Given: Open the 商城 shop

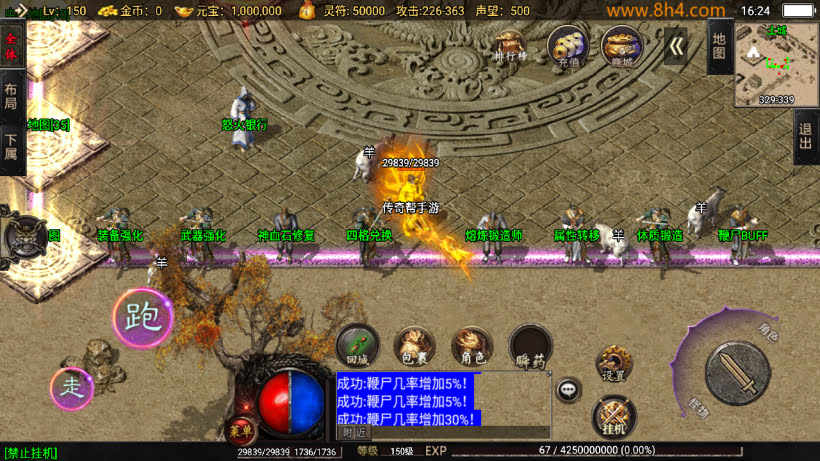Looking at the screenshot, I should coord(620,45).
